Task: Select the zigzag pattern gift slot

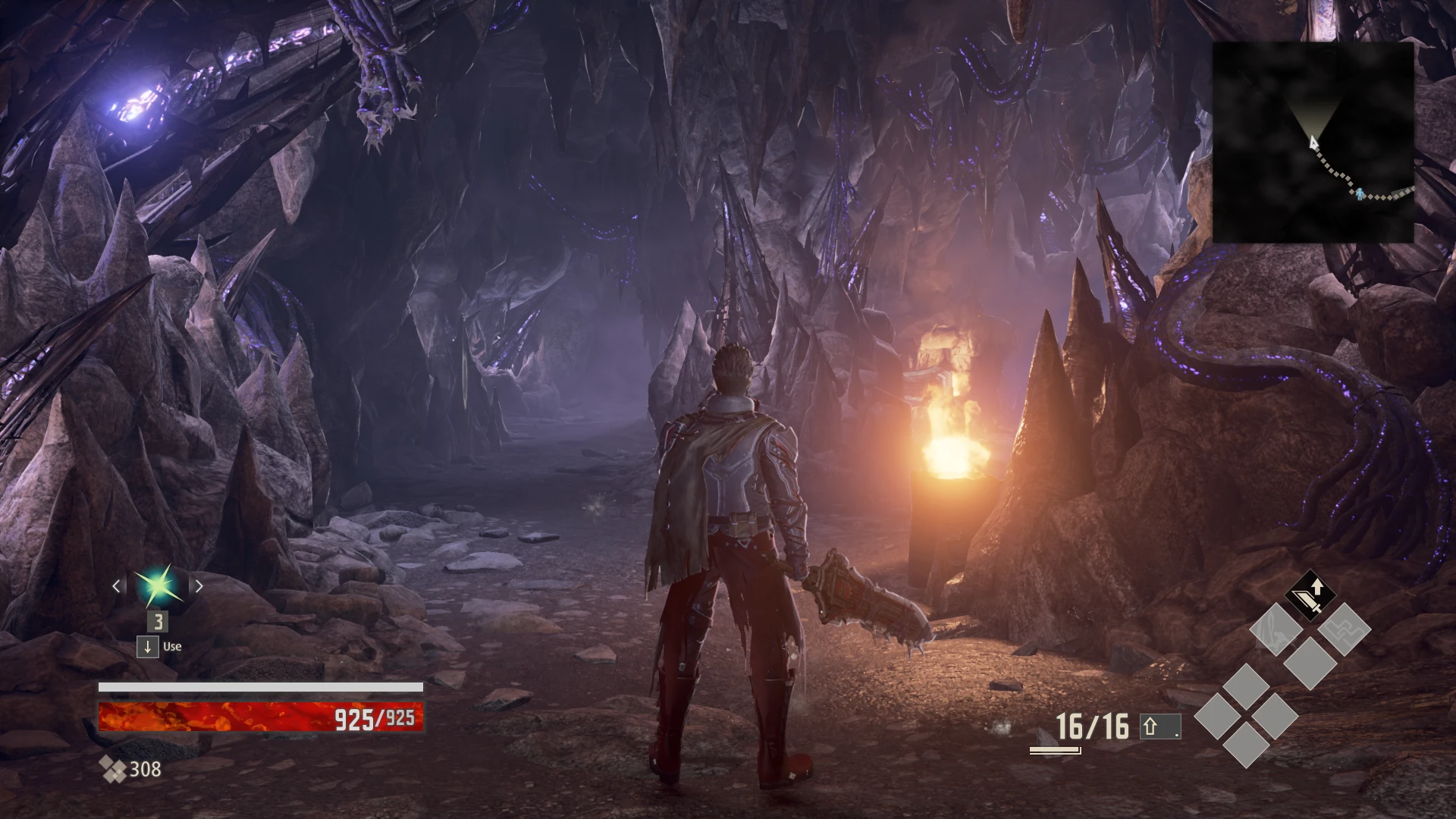Action: coord(1344,629)
